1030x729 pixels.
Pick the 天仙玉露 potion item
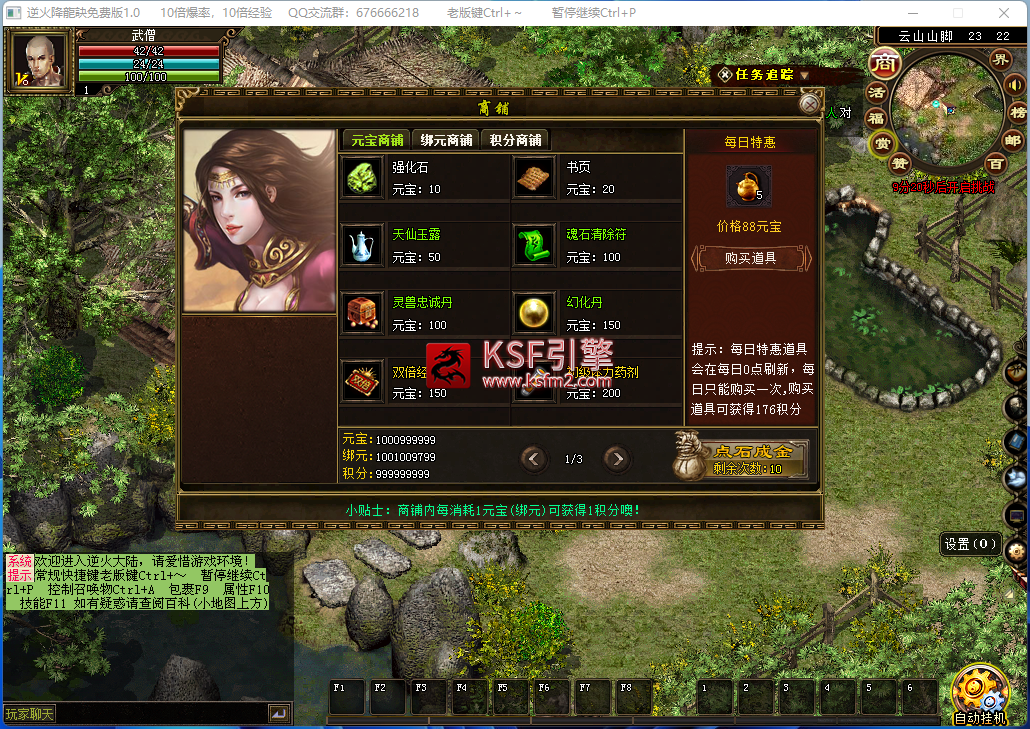(361, 245)
